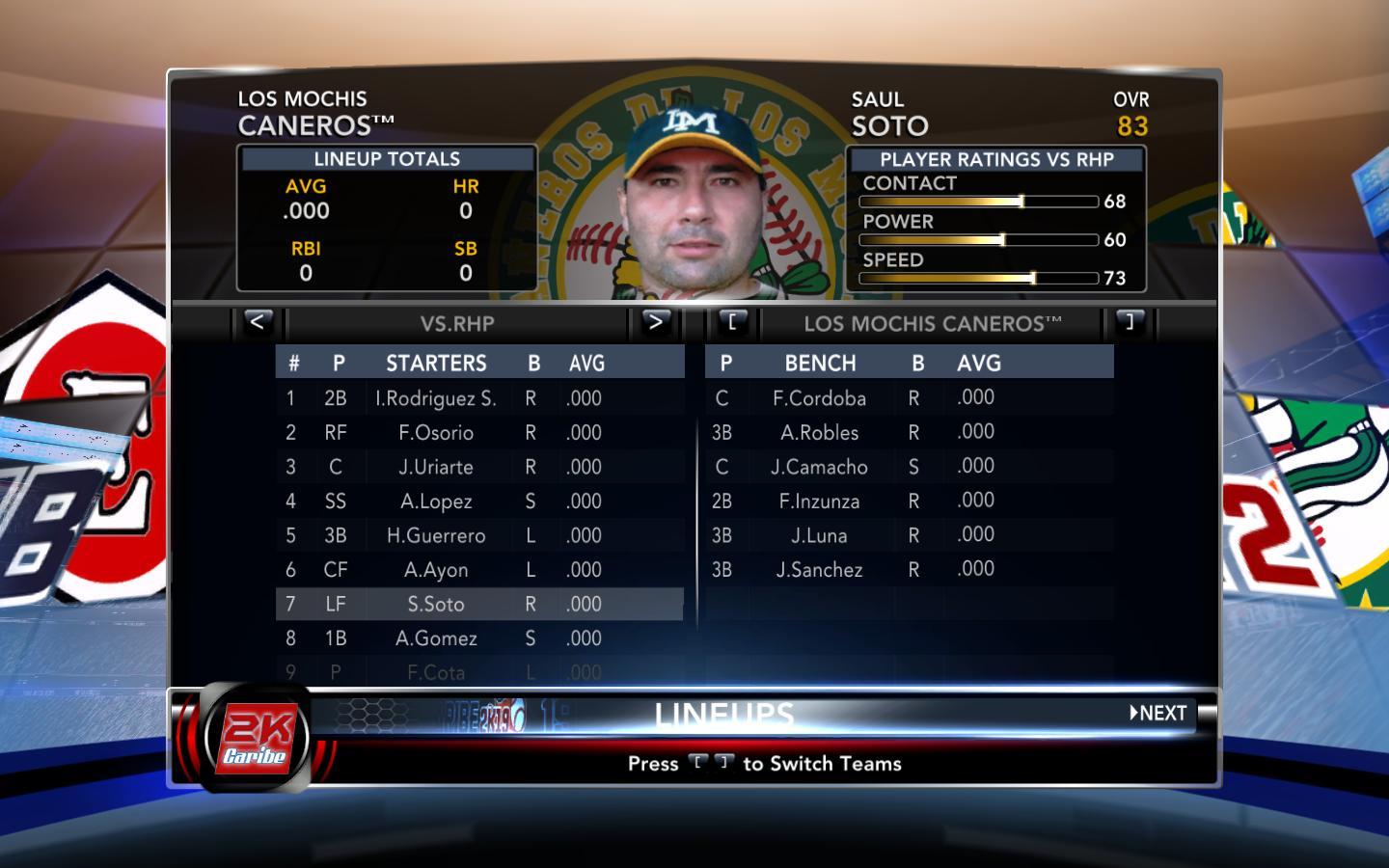Click the left arrow beside VS.RHP

point(257,322)
